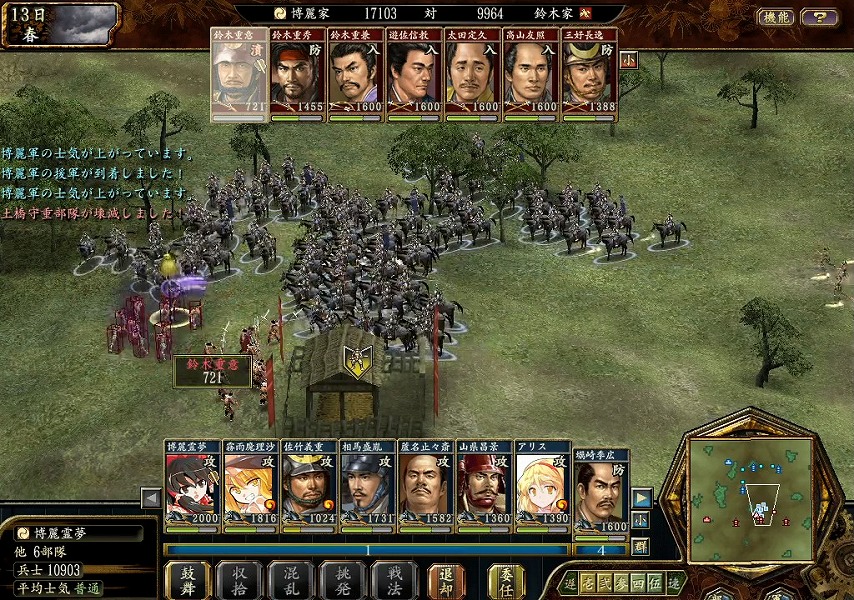
Task: Choose the 混乱 confusion command
Action: click(291, 579)
